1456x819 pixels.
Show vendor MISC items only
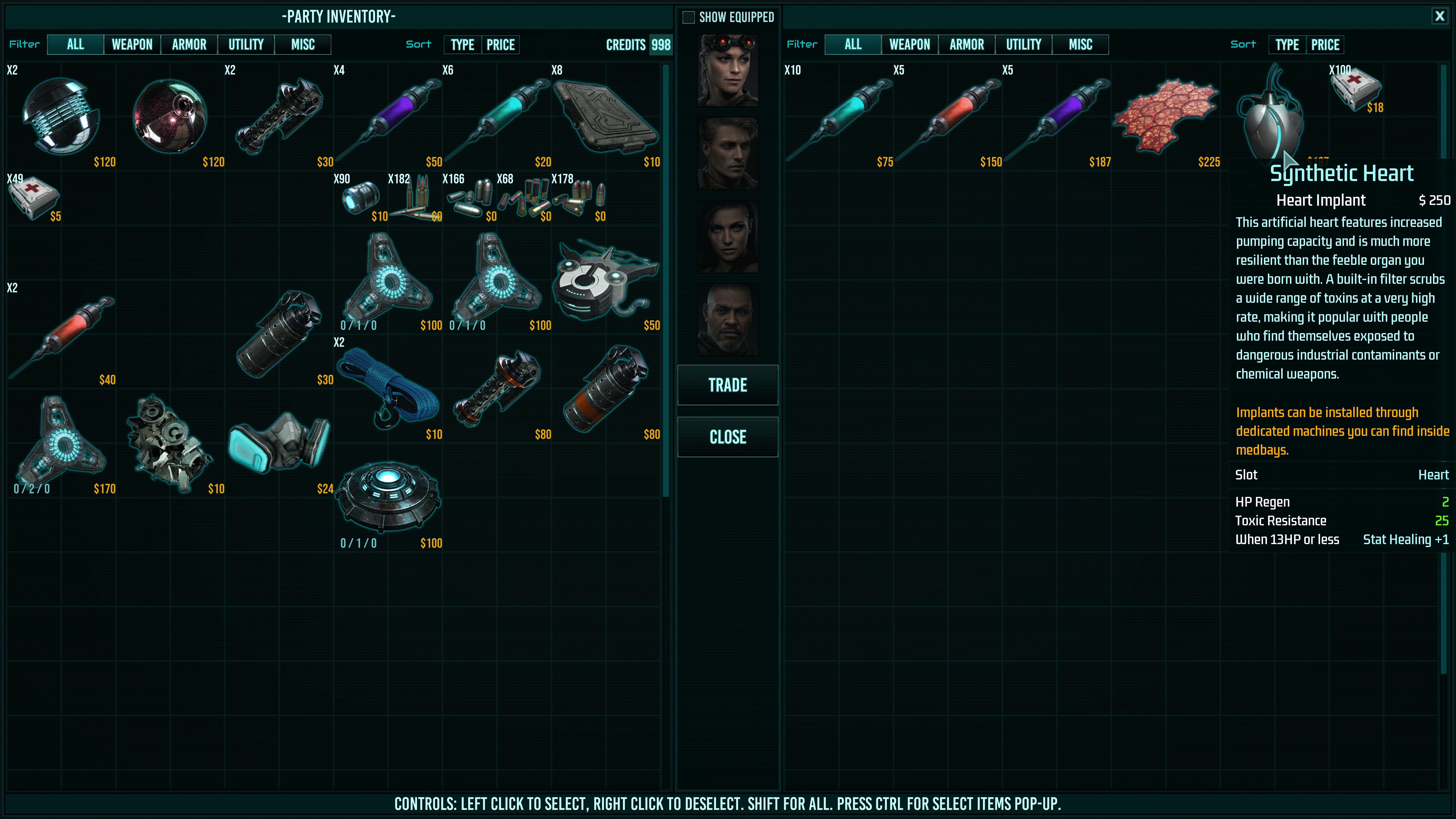(1080, 45)
